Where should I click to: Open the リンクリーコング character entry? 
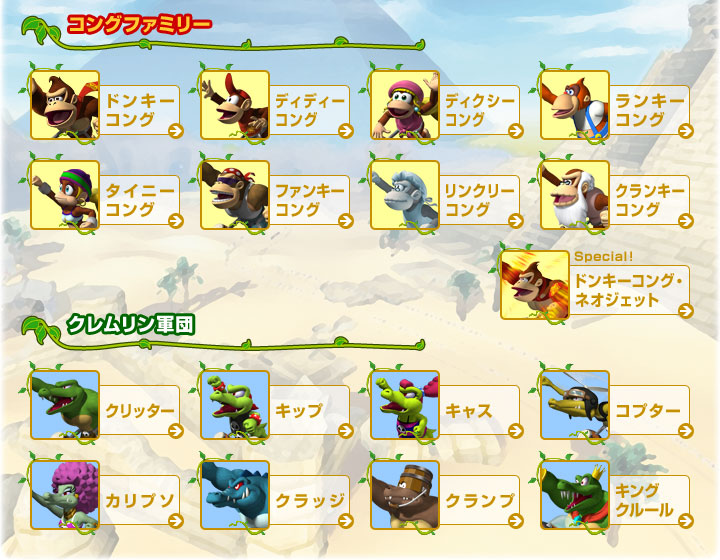point(445,196)
